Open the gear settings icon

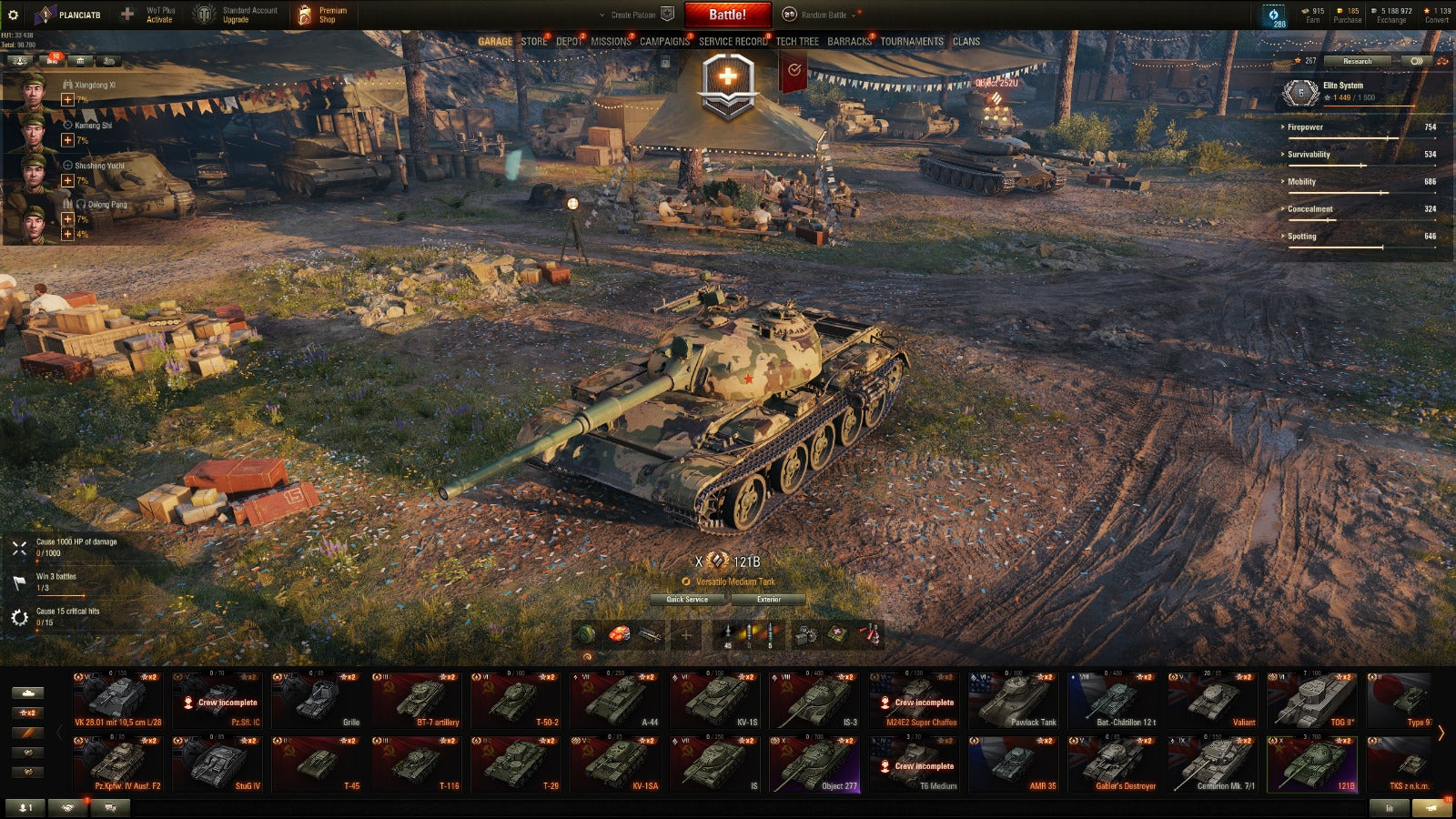tap(13, 15)
